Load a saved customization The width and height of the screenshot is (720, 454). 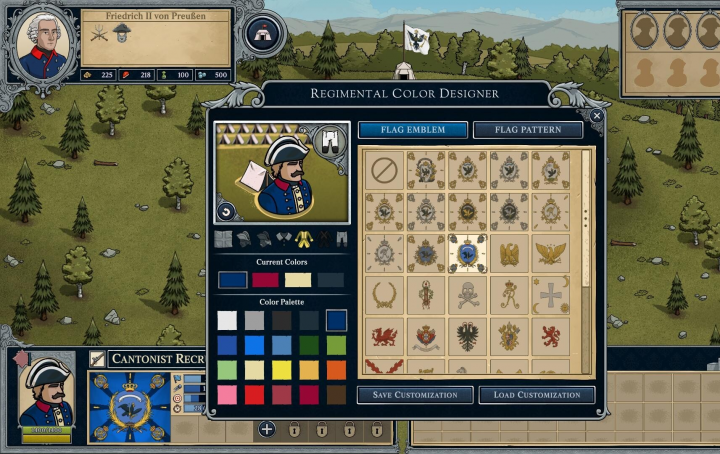pos(537,395)
